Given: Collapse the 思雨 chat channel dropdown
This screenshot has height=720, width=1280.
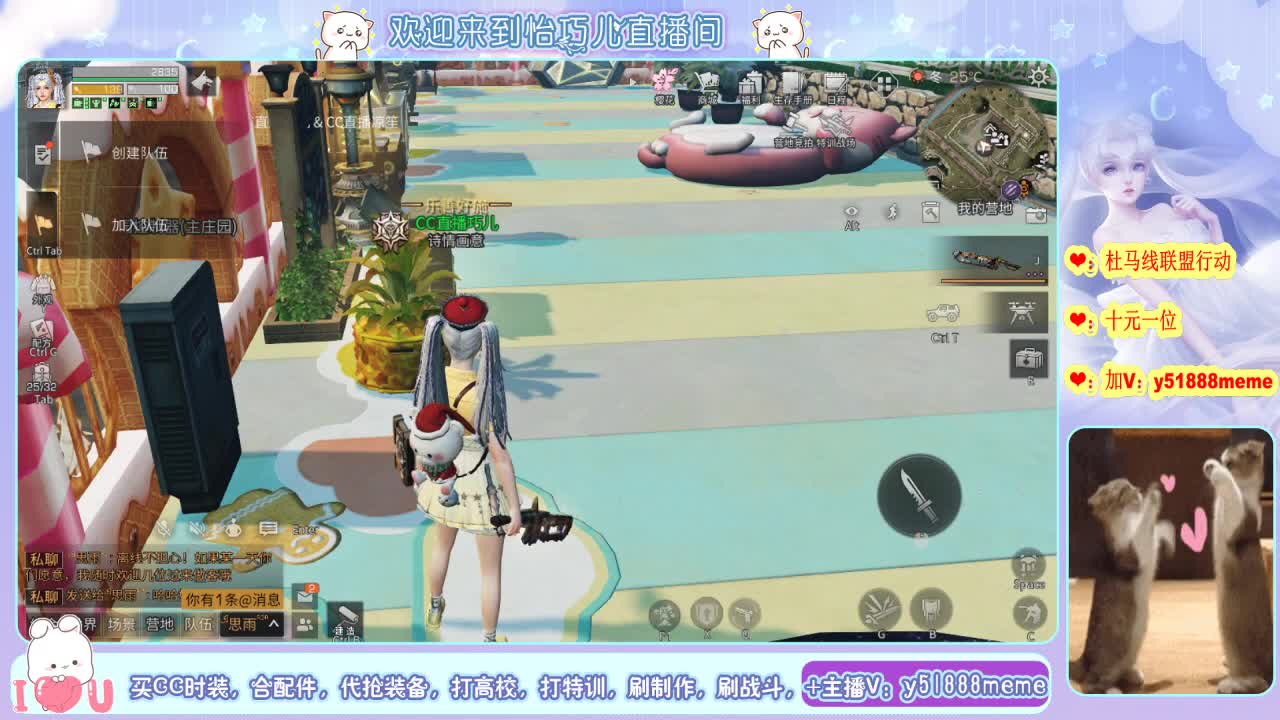Looking at the screenshot, I should 273,623.
